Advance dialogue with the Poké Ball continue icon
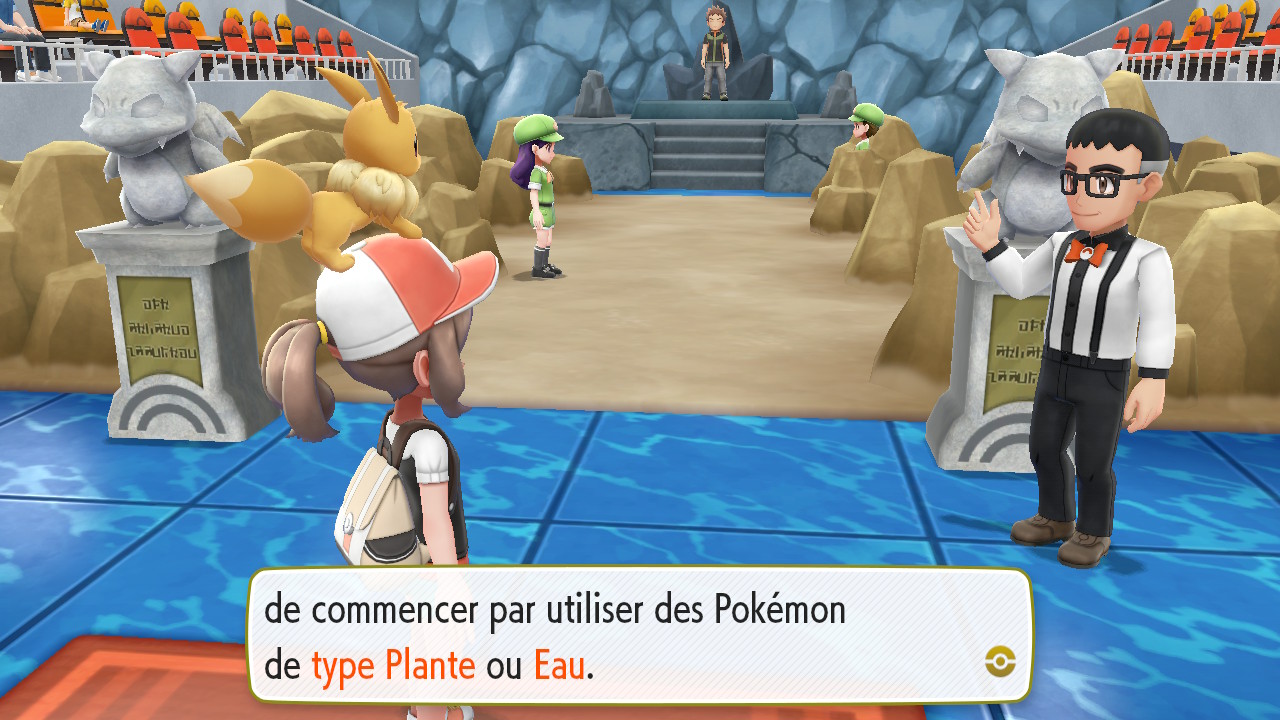Screen dimensions: 1280x720 (x=1000, y=660)
